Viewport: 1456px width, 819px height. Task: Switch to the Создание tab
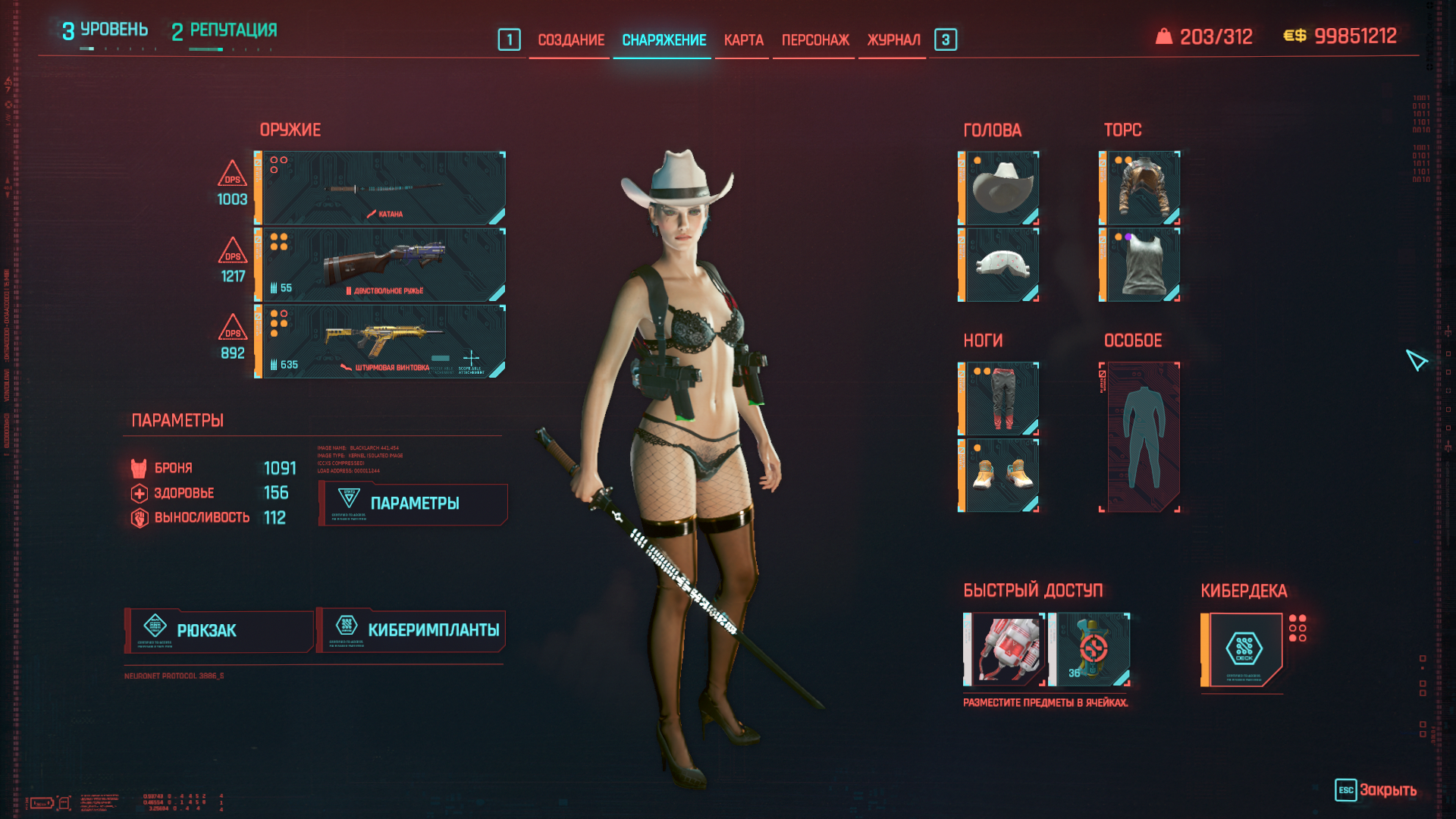(x=570, y=40)
